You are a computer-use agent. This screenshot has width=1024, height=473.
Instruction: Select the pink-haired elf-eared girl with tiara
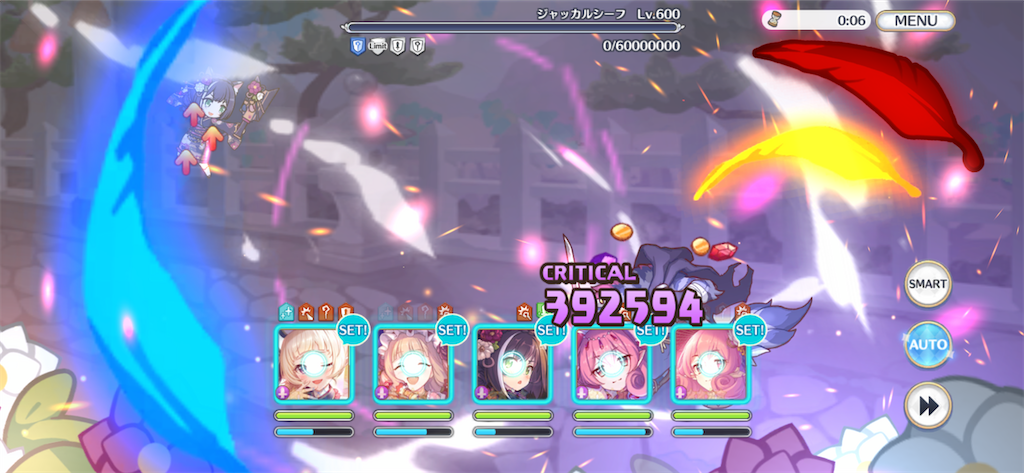610,364
